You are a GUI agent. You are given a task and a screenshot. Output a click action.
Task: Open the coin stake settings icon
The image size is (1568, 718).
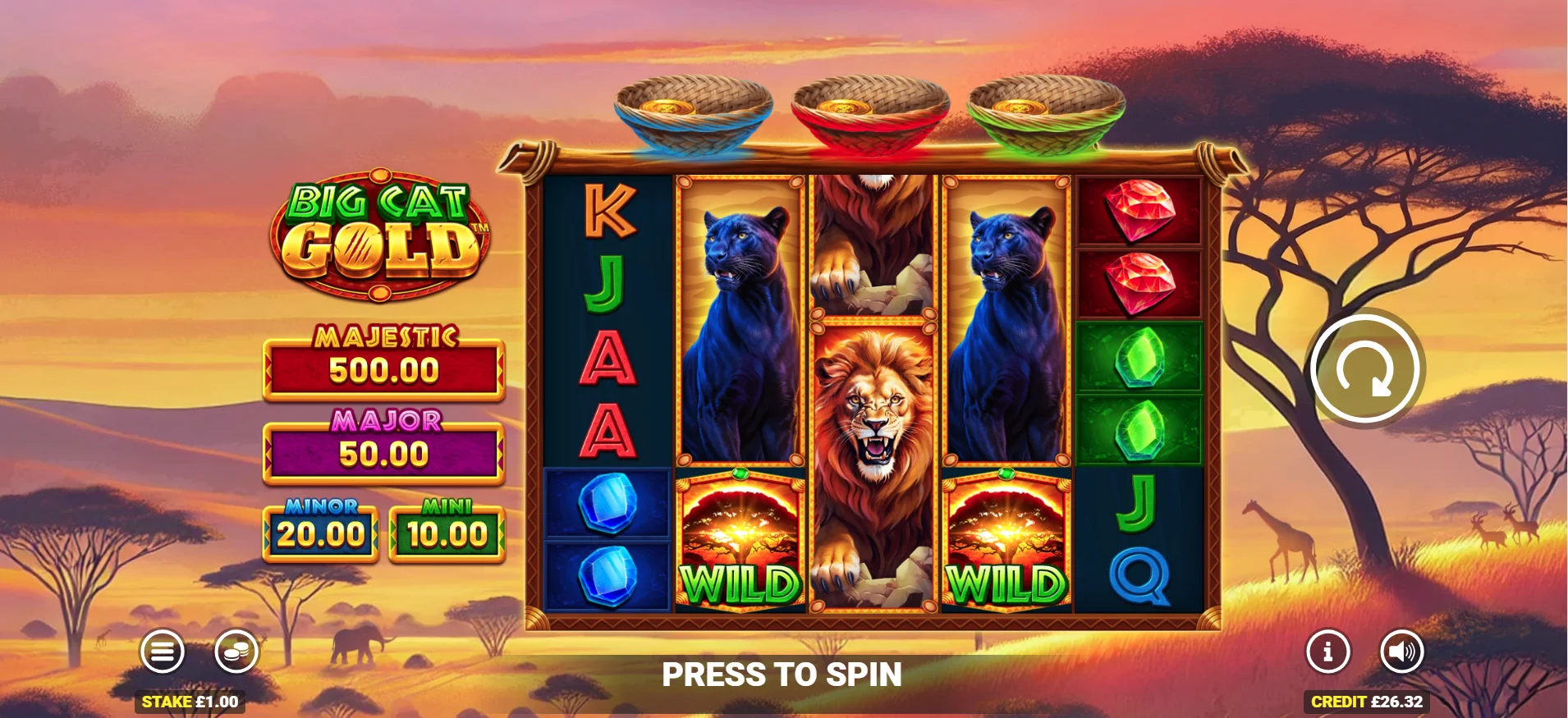tap(234, 652)
